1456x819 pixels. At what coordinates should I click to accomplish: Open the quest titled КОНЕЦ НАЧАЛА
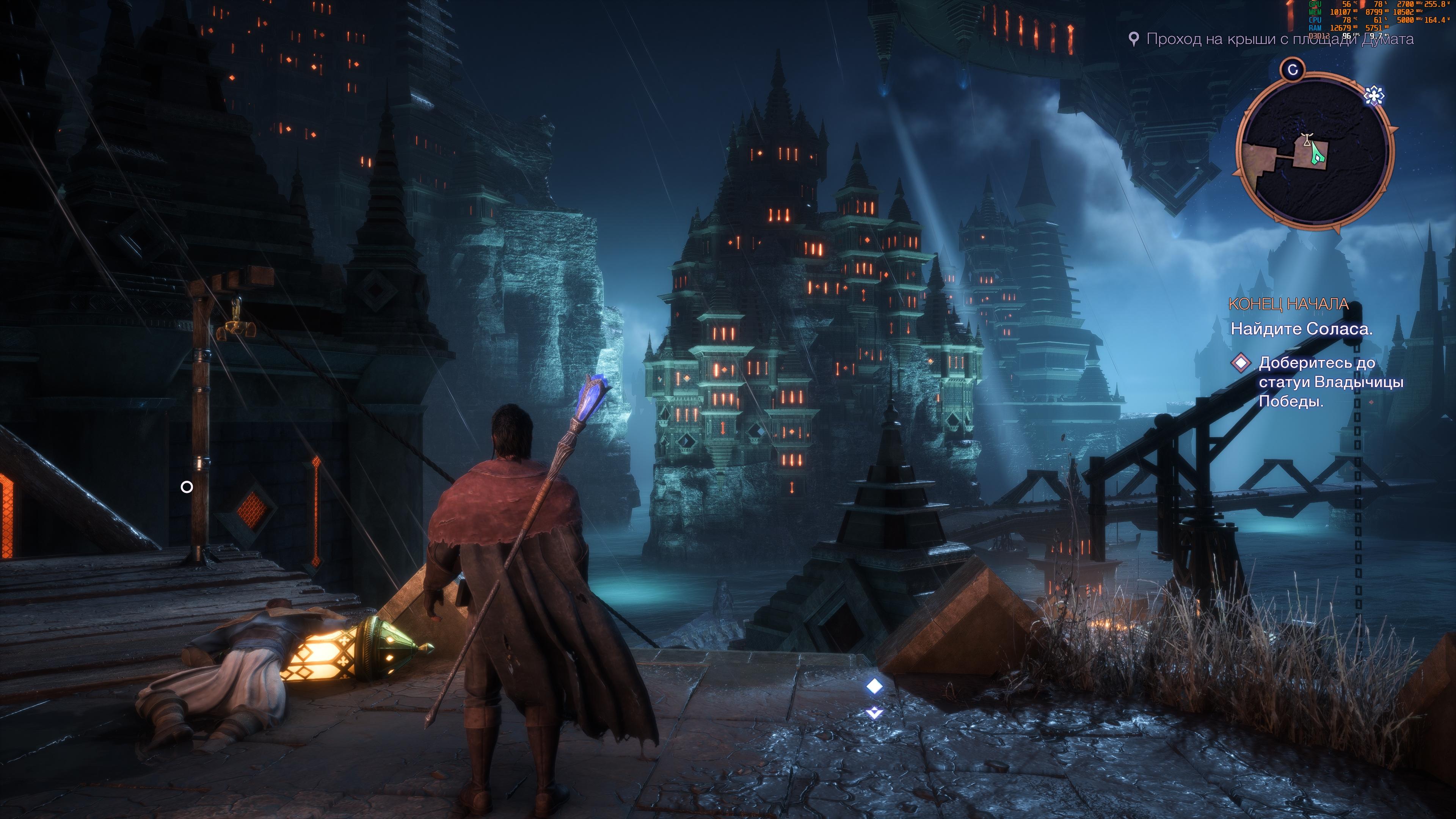coord(1288,304)
